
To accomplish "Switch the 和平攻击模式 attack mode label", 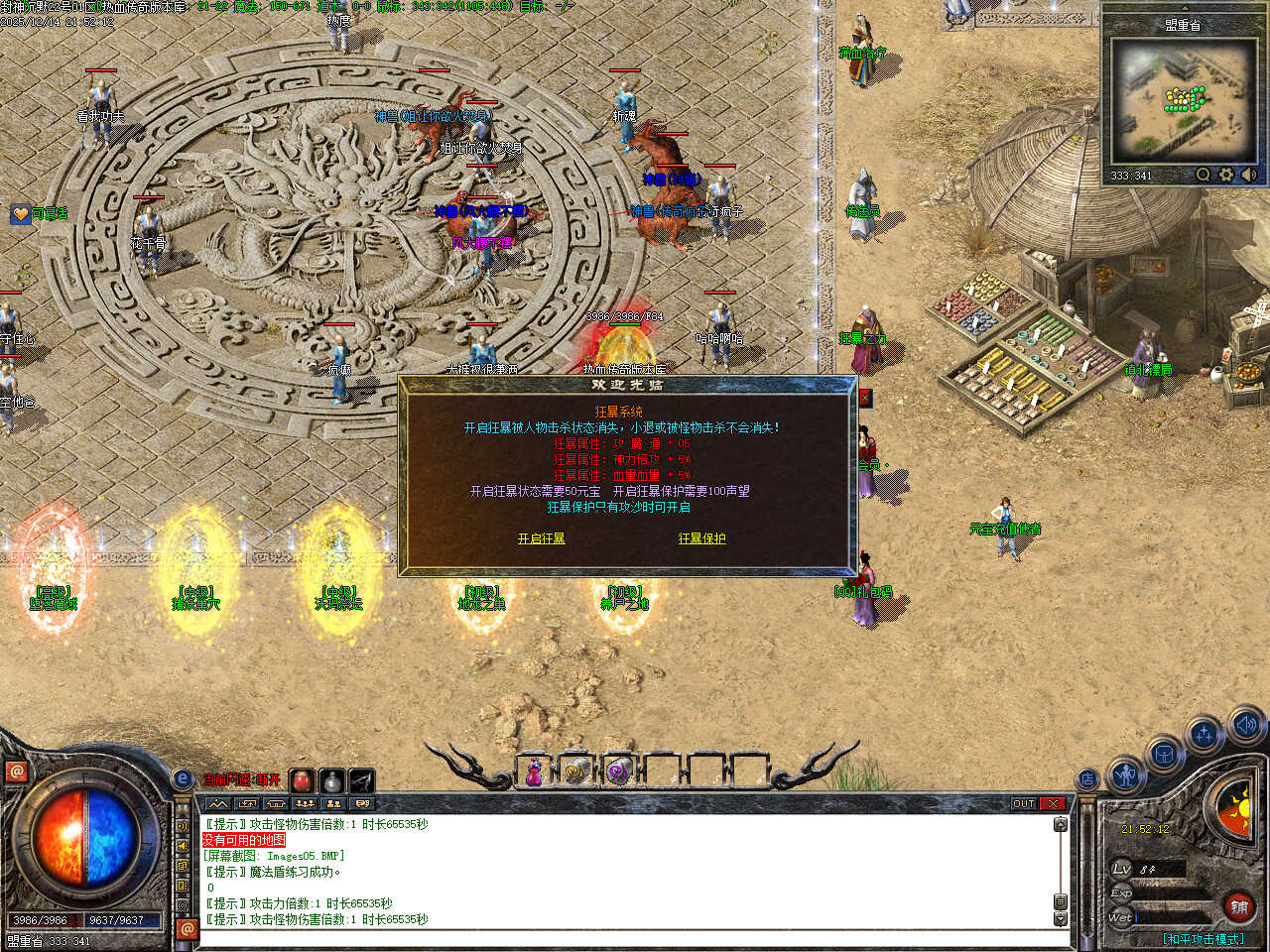I will (x=1204, y=938).
